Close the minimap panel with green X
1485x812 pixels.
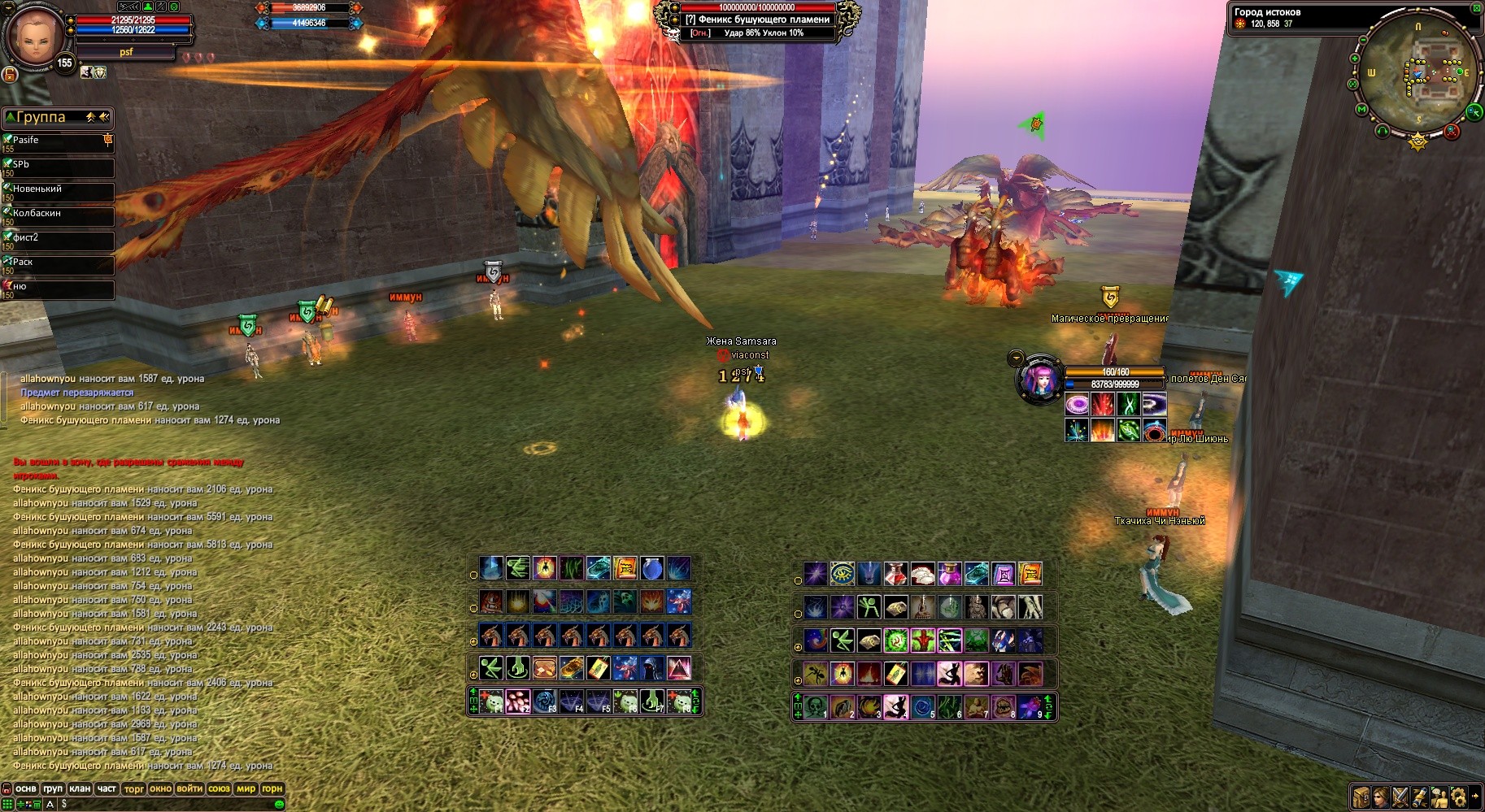(1477, 8)
